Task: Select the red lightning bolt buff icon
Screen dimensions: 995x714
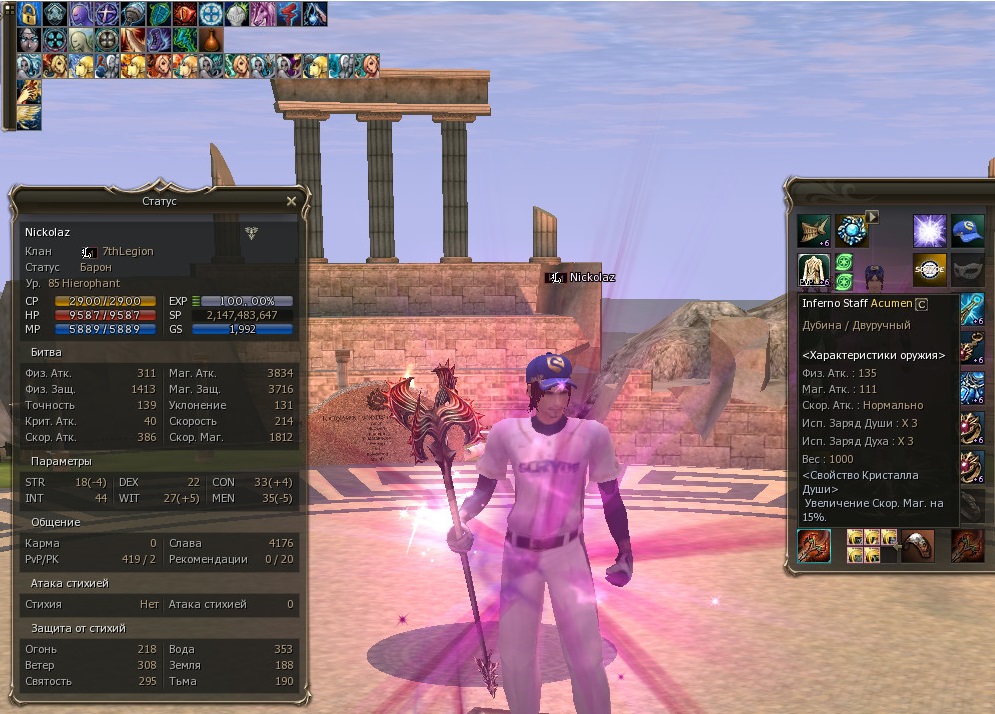Action: (289, 14)
